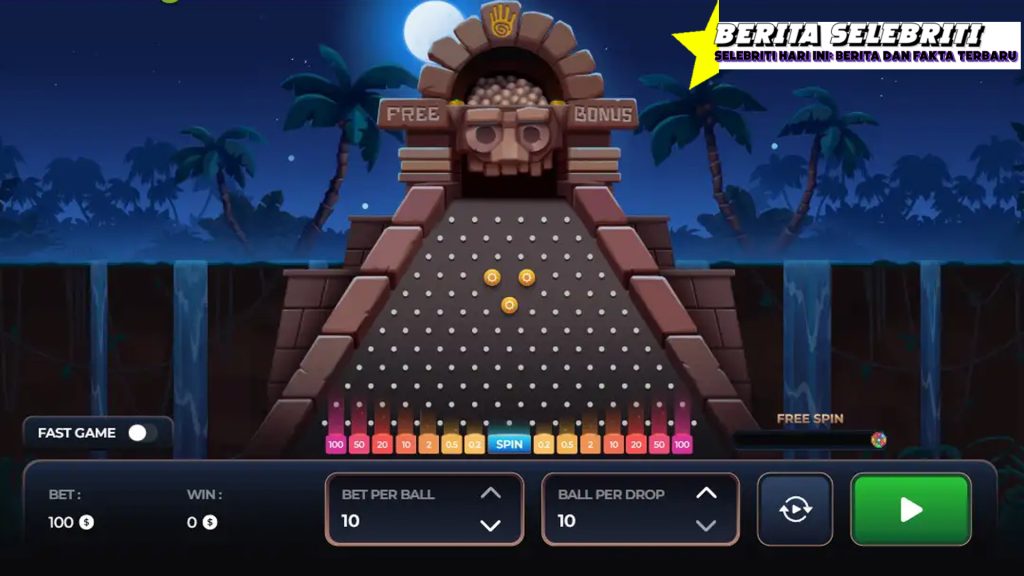Toggle the Fast Game switch
Image resolution: width=1024 pixels, height=576 pixels.
tap(142, 433)
